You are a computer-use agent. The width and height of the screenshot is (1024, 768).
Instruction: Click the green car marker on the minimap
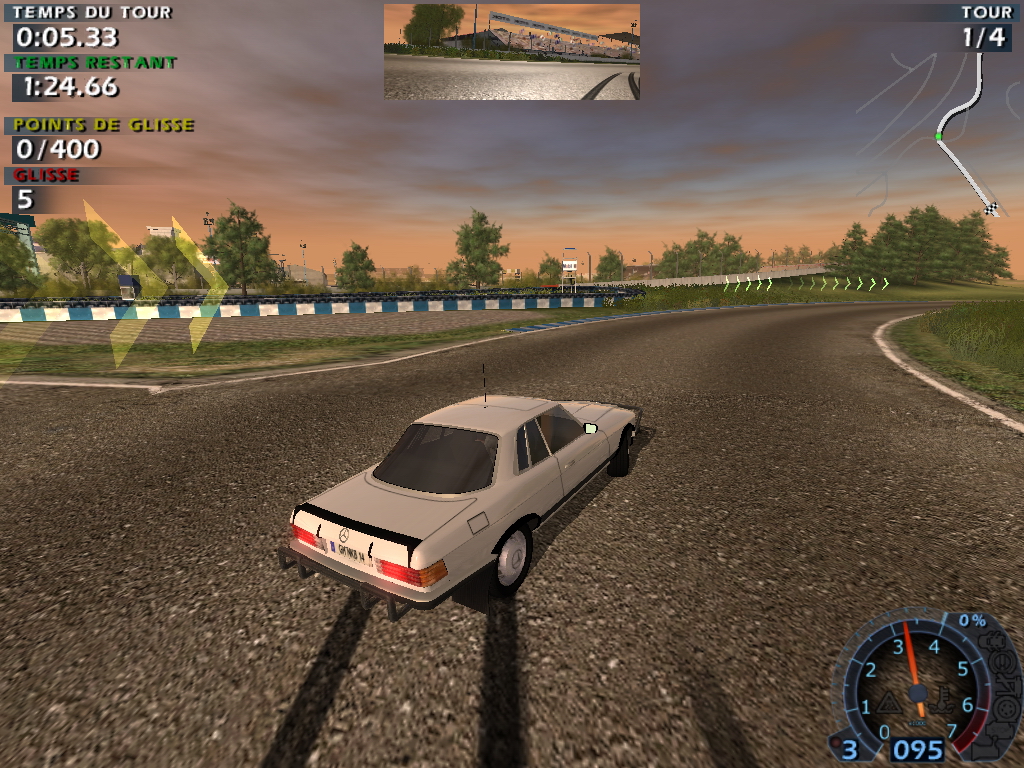click(x=939, y=136)
